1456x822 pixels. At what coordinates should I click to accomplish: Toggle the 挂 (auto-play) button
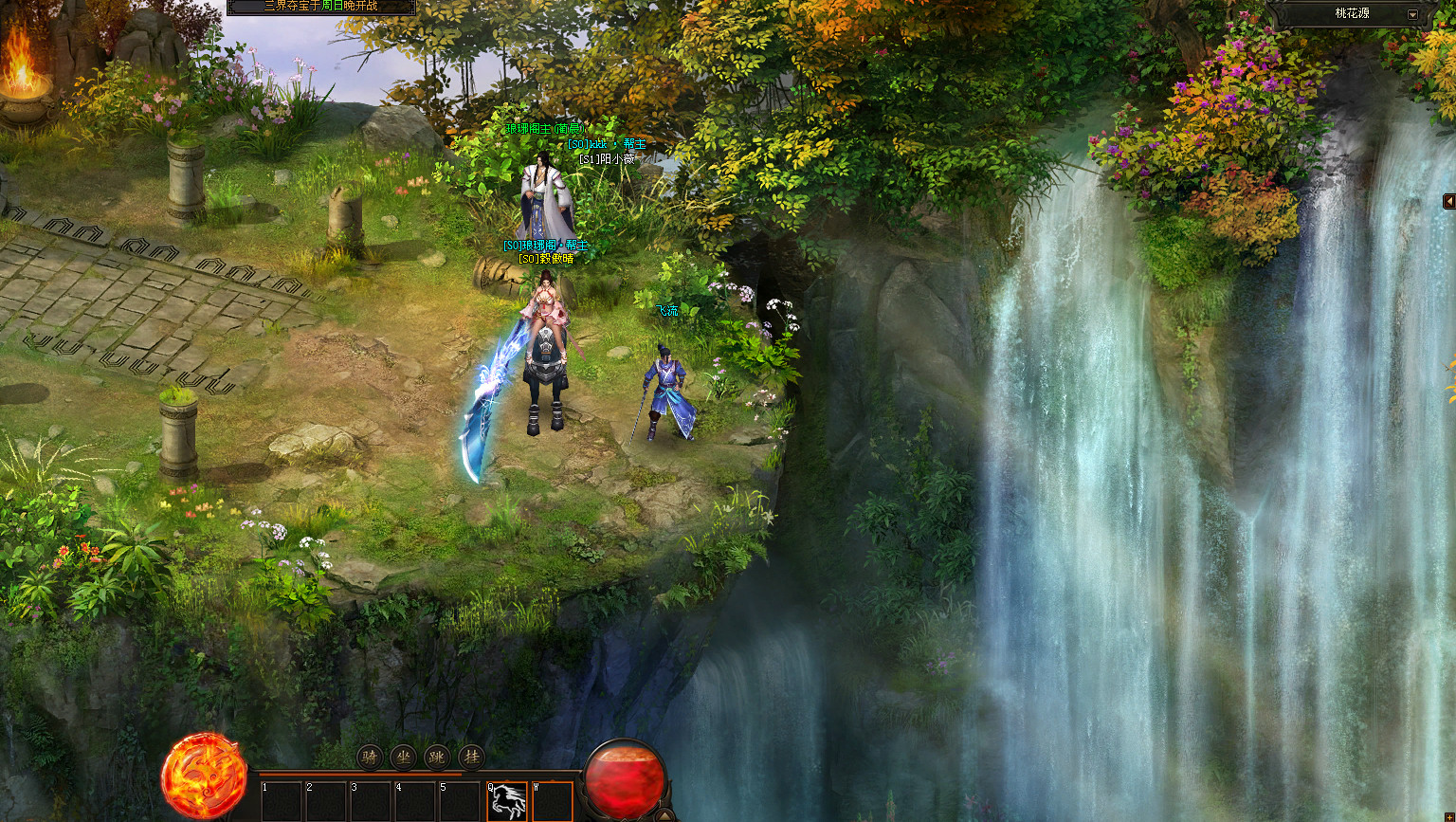tap(471, 757)
